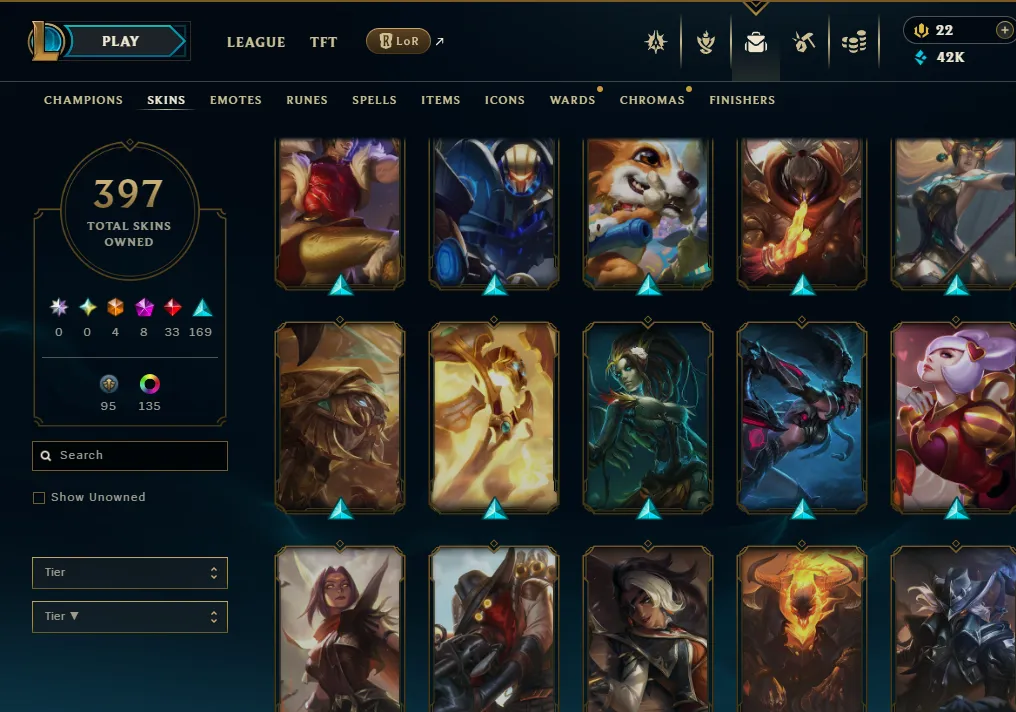Viewport: 1016px width, 712px height.
Task: Go to the Spells tab
Action: coord(374,100)
